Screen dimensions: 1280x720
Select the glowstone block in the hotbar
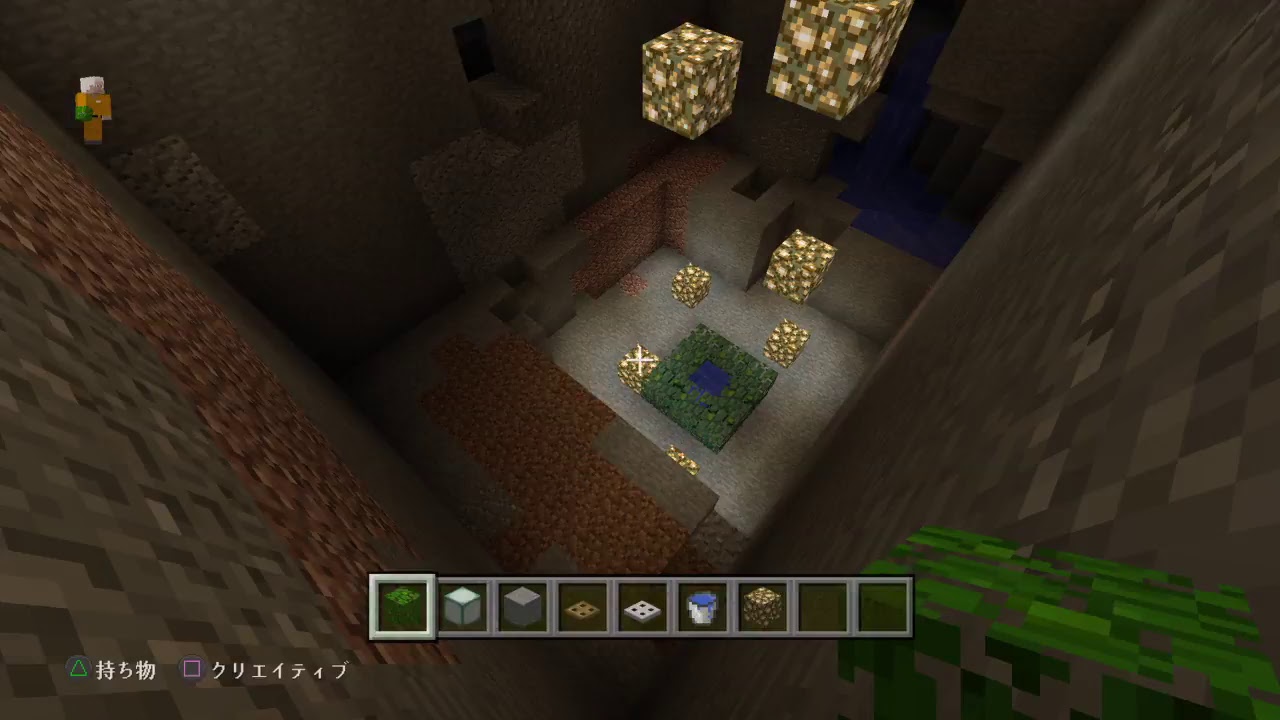click(761, 605)
